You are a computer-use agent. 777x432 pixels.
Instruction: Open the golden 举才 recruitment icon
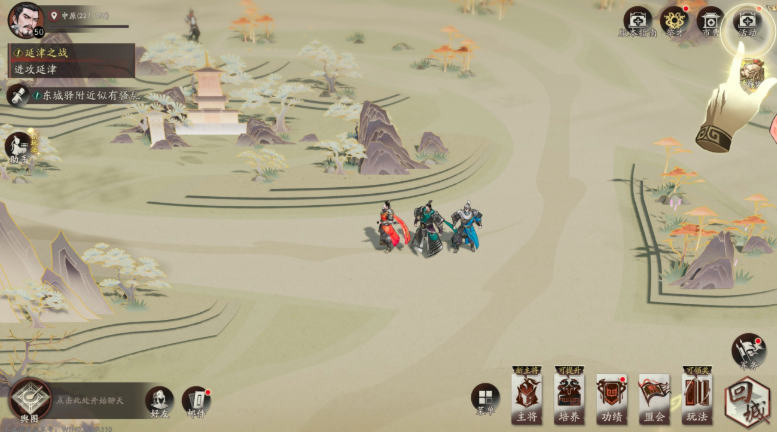(x=674, y=20)
